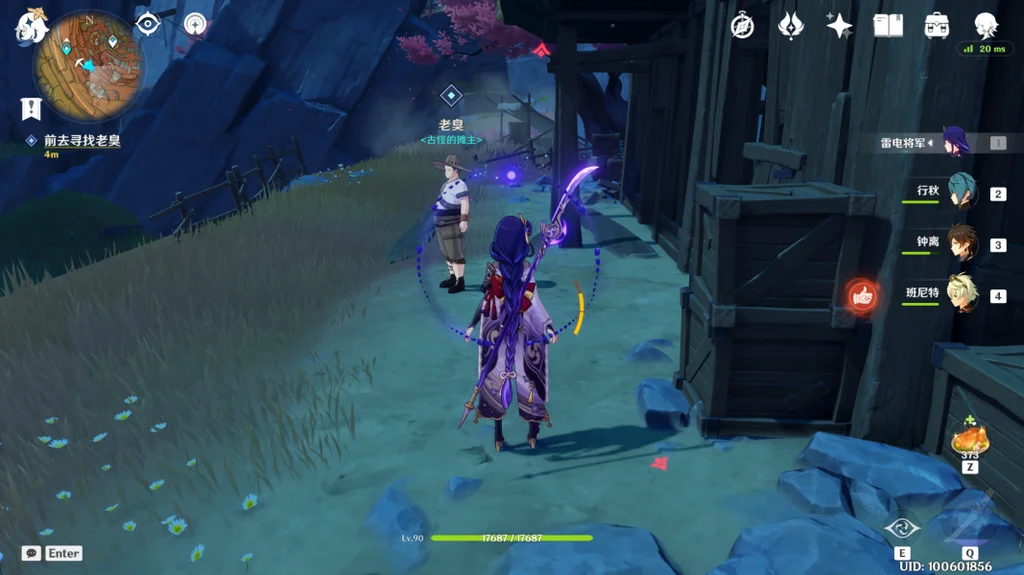This screenshot has height=575, width=1024.
Task: Open the compass events icon
Action: click(742, 26)
